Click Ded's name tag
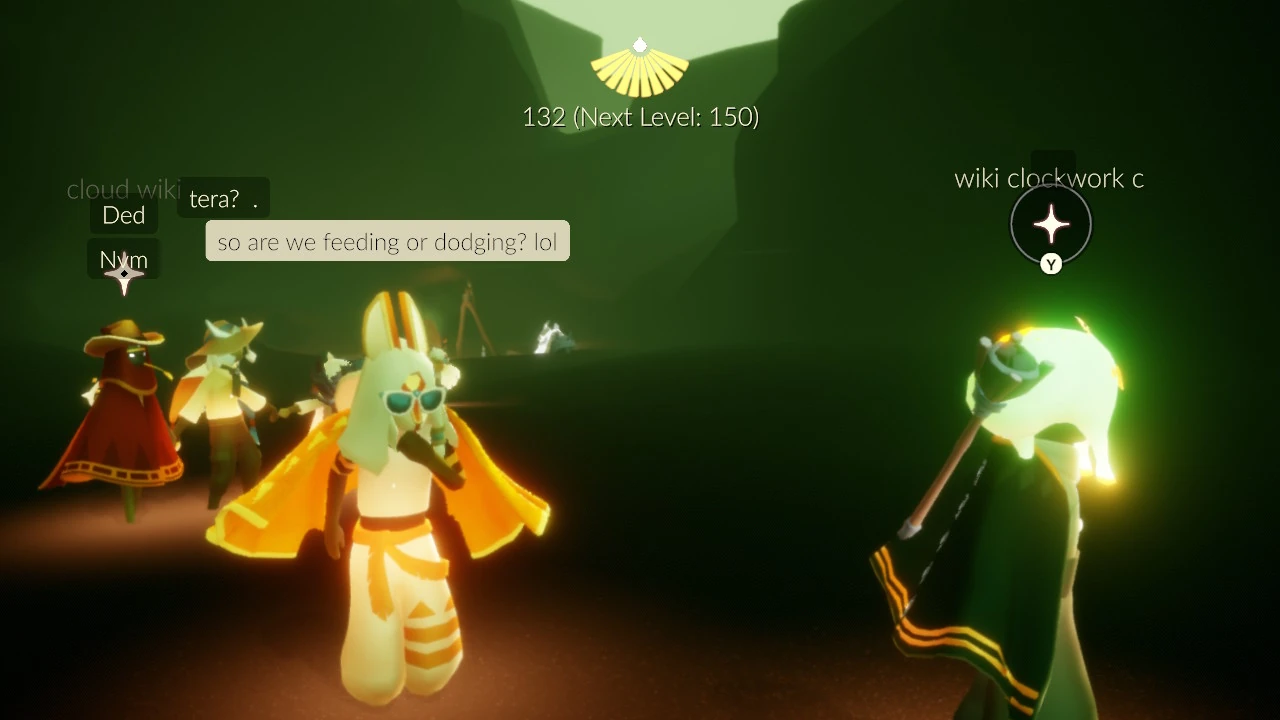 123,214
